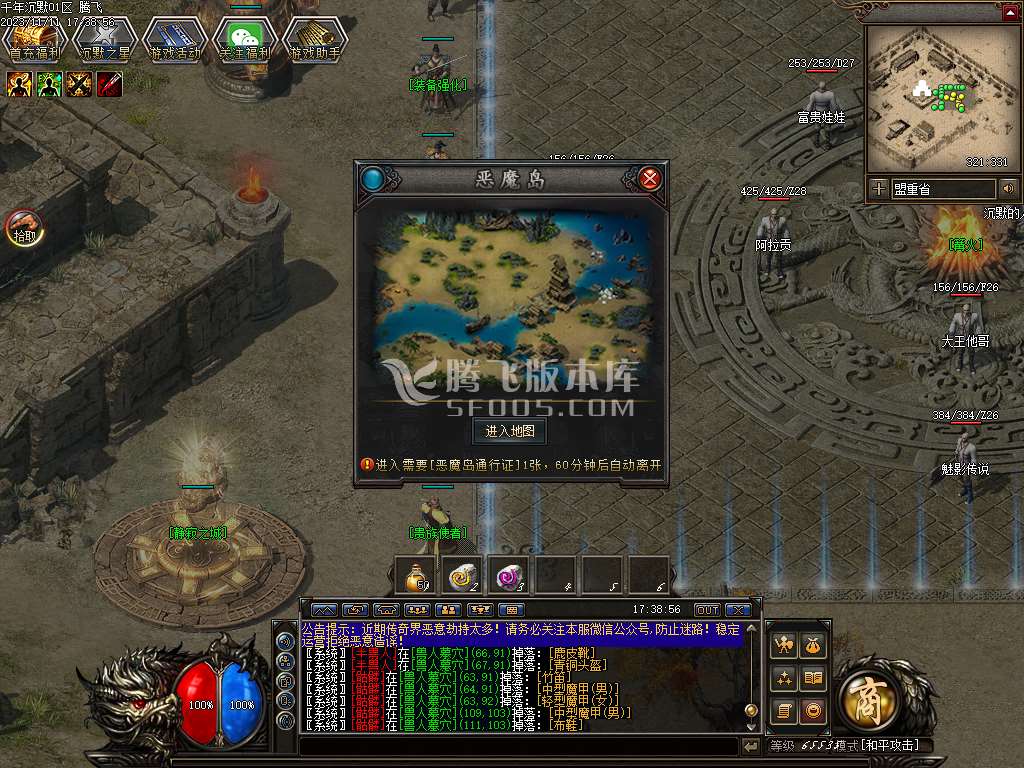Open the 游戏助手 scroll menu
This screenshot has height=768, width=1024.
point(315,40)
